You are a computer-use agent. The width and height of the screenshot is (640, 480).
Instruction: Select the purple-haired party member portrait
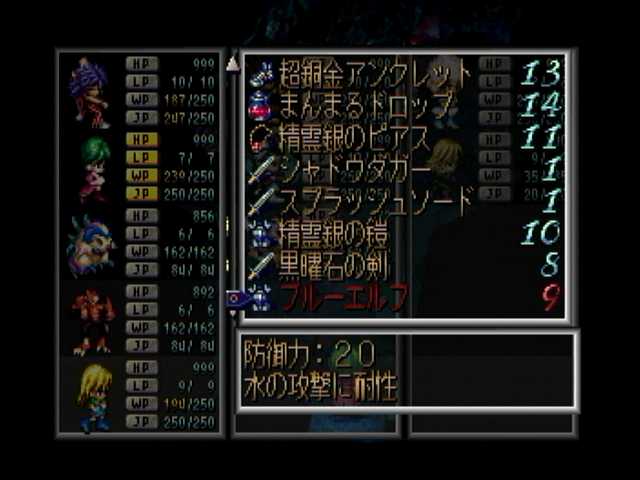coord(90,92)
